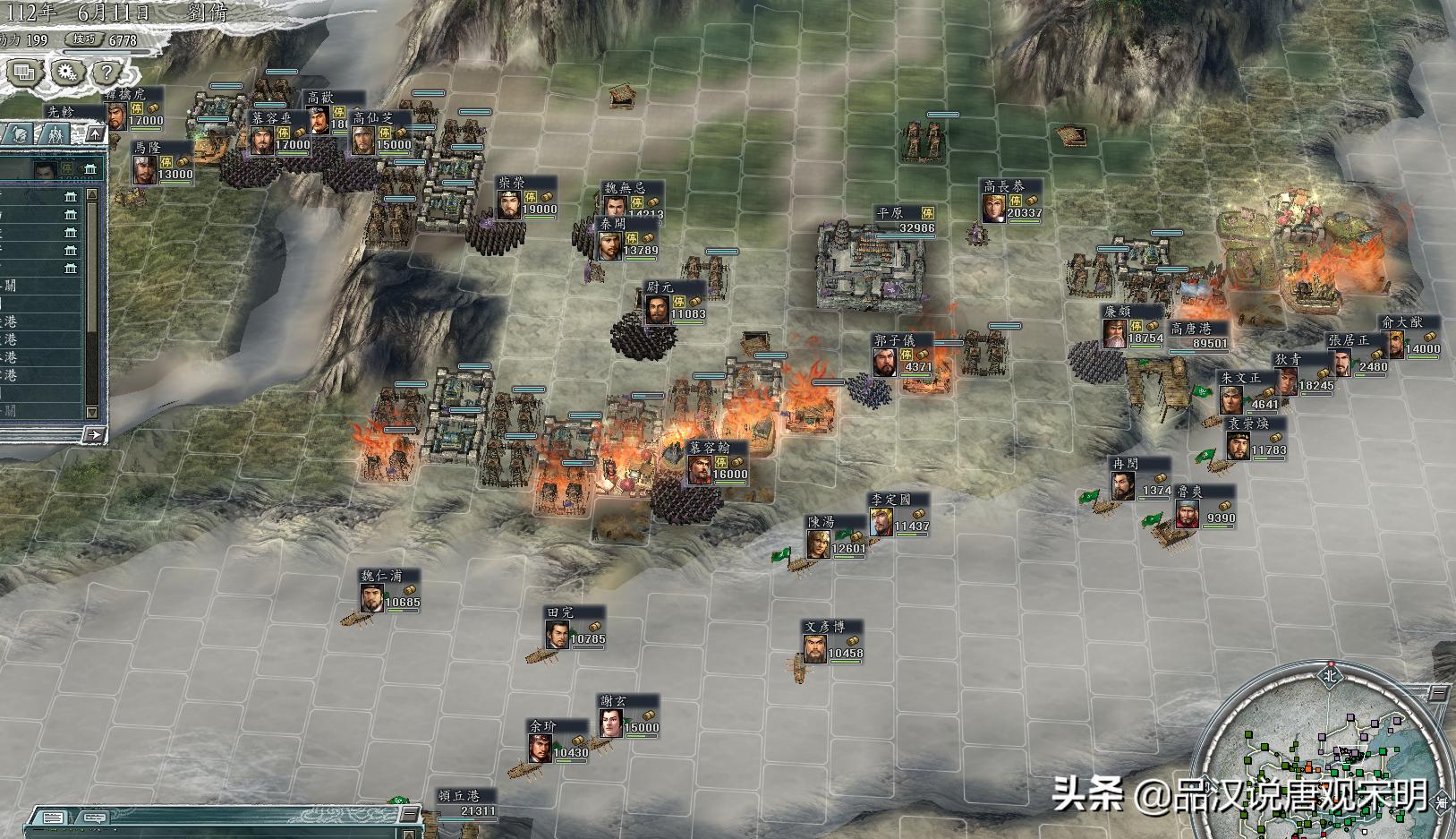Toggle the 停 badge on 魏無忌

point(637,203)
